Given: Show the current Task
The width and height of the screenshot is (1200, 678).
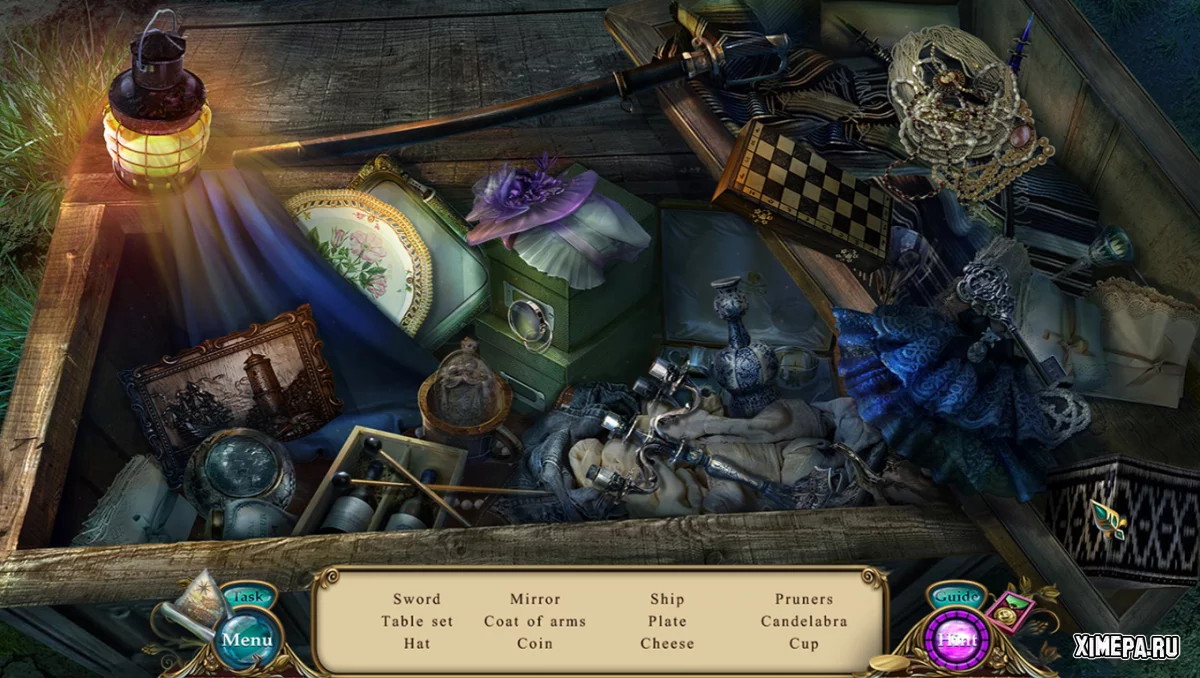Looking at the screenshot, I should [248, 596].
